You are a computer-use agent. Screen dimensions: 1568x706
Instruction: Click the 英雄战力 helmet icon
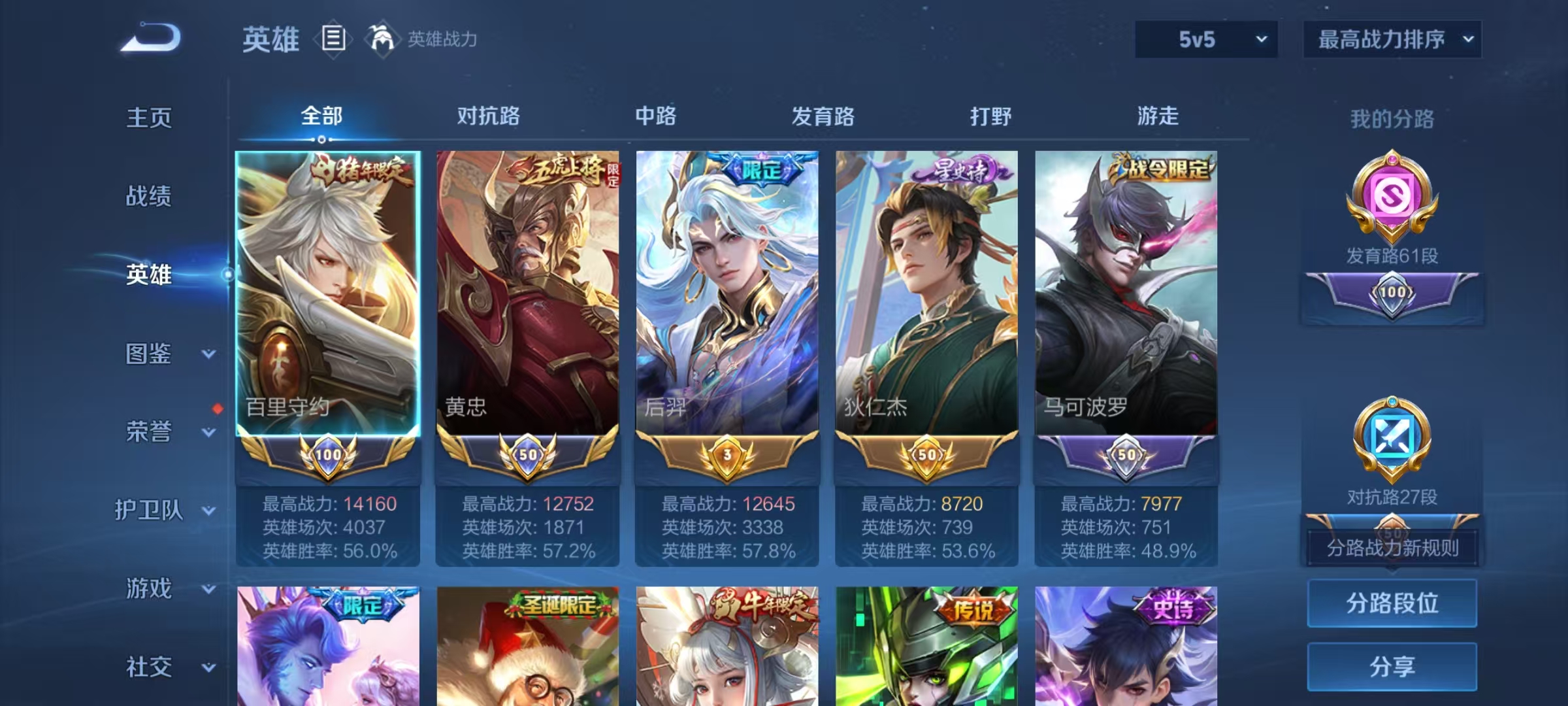point(381,39)
